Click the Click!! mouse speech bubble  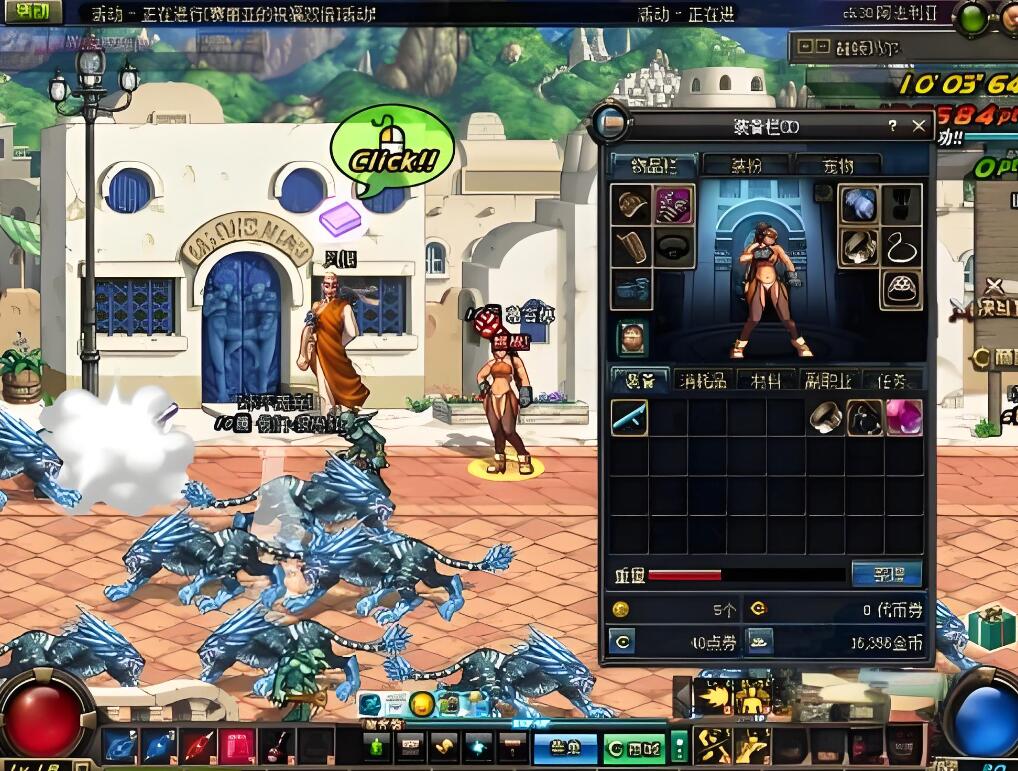(392, 154)
